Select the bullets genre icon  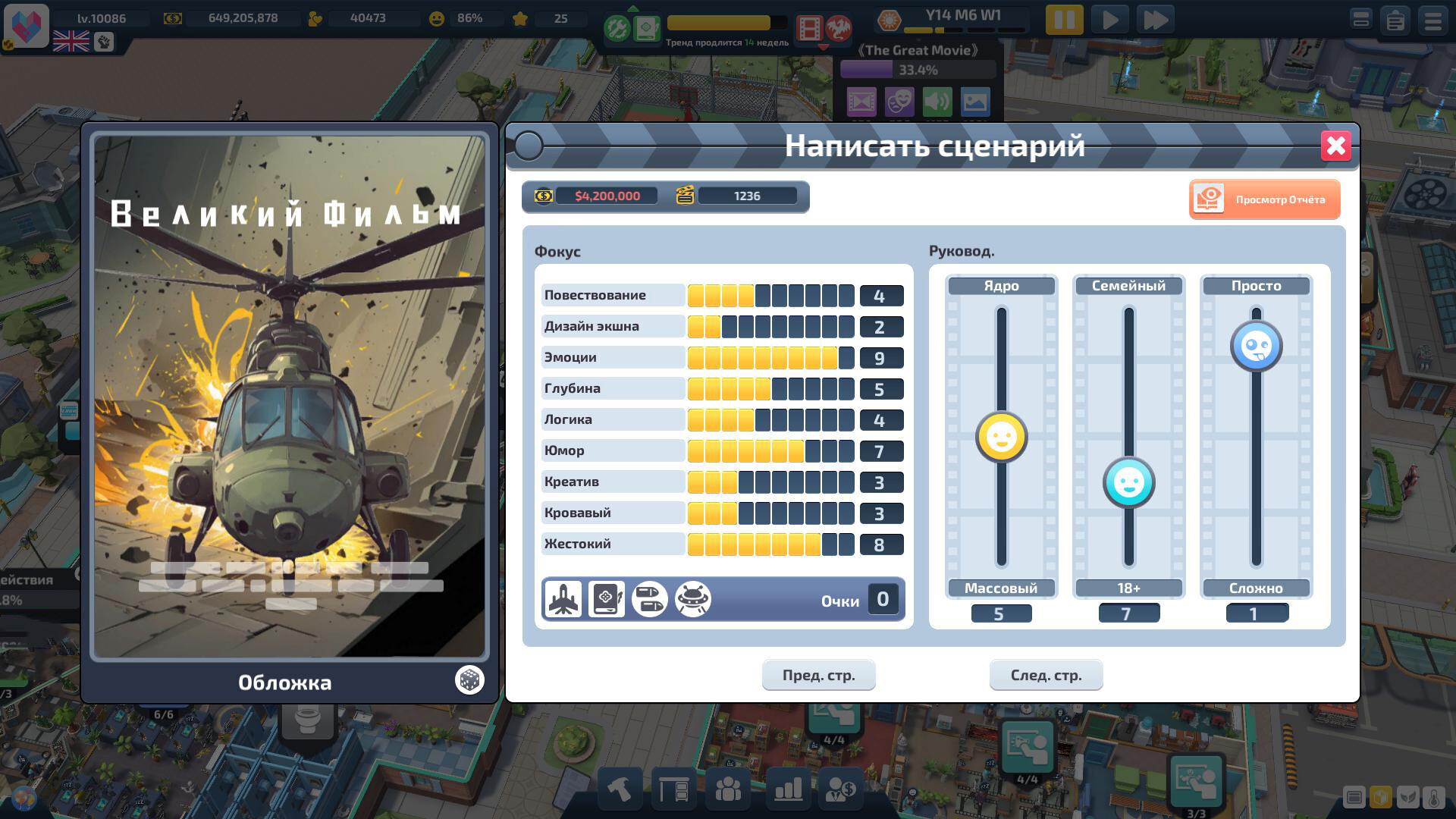(650, 599)
